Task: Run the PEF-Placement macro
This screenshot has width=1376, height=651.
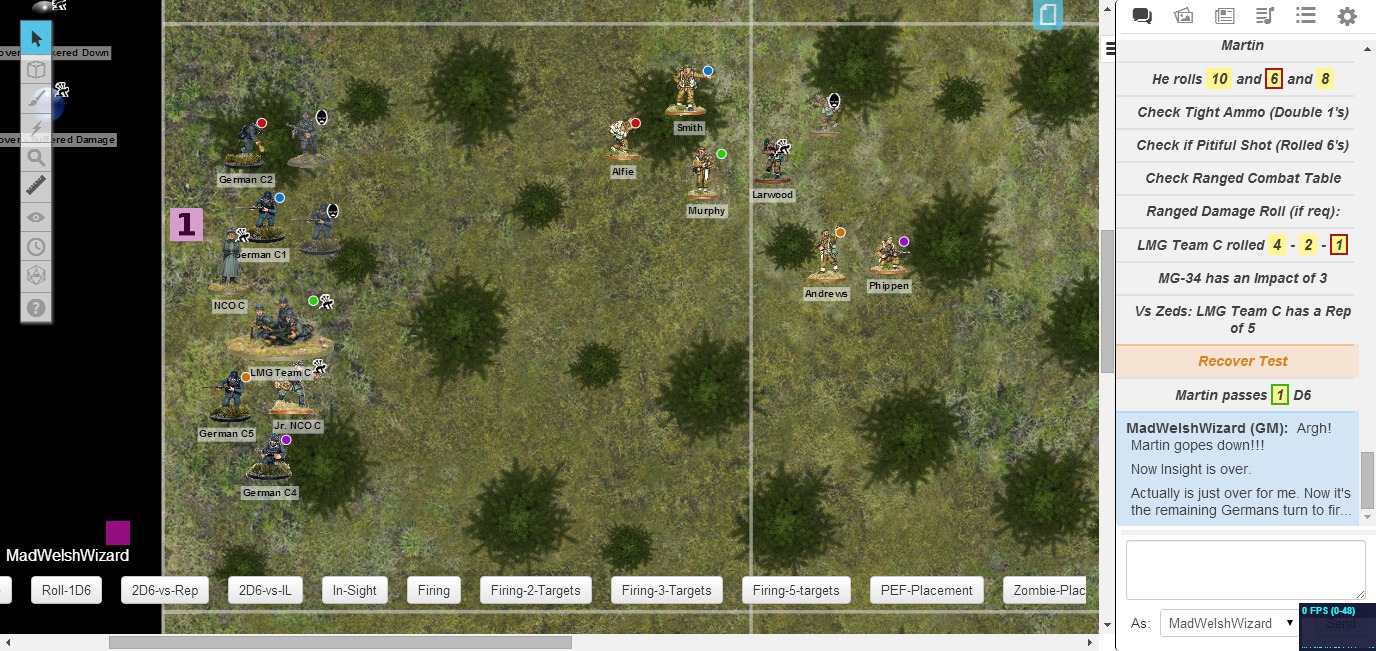Action: [x=927, y=590]
